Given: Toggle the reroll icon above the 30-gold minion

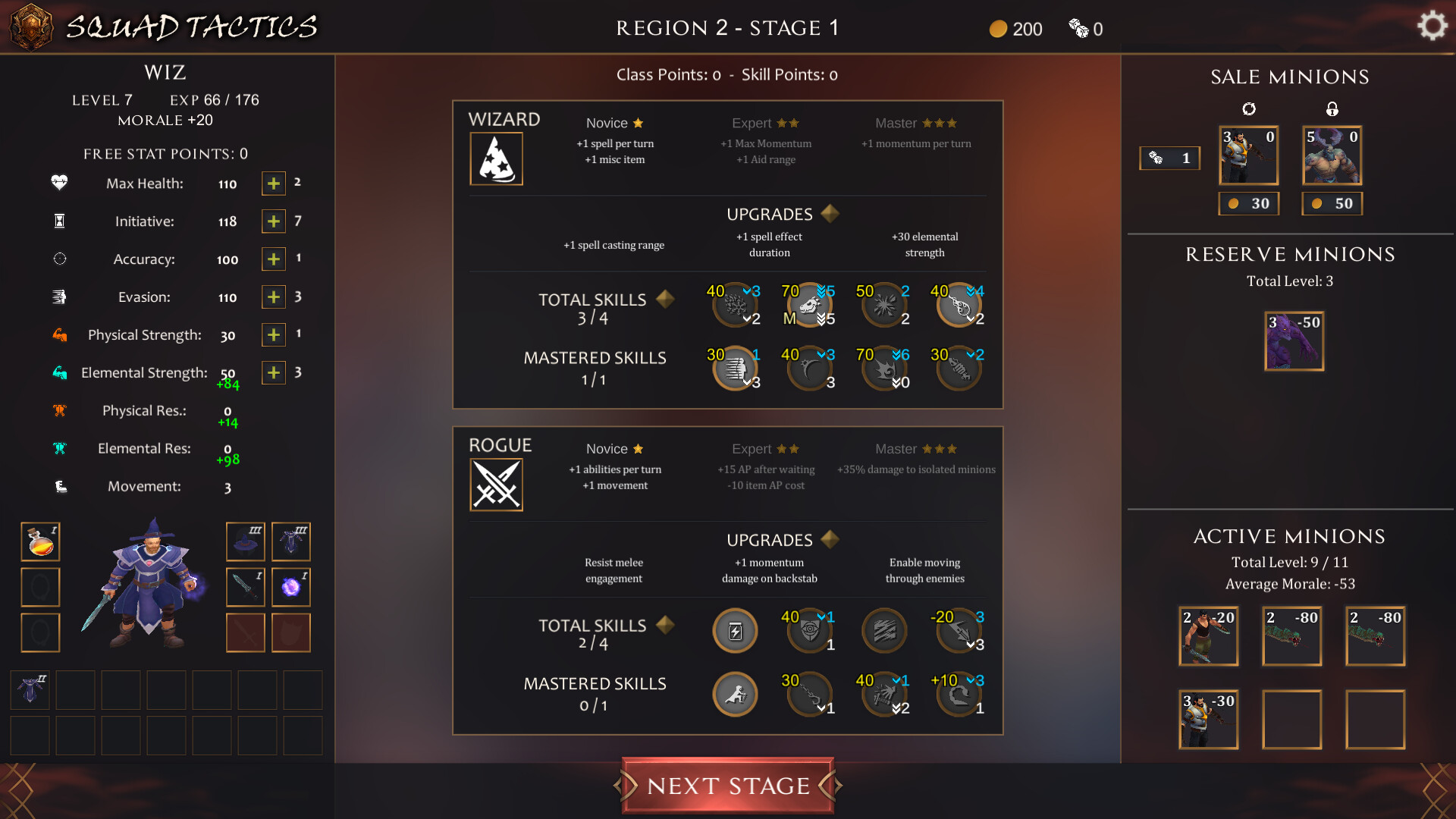Looking at the screenshot, I should [1249, 108].
